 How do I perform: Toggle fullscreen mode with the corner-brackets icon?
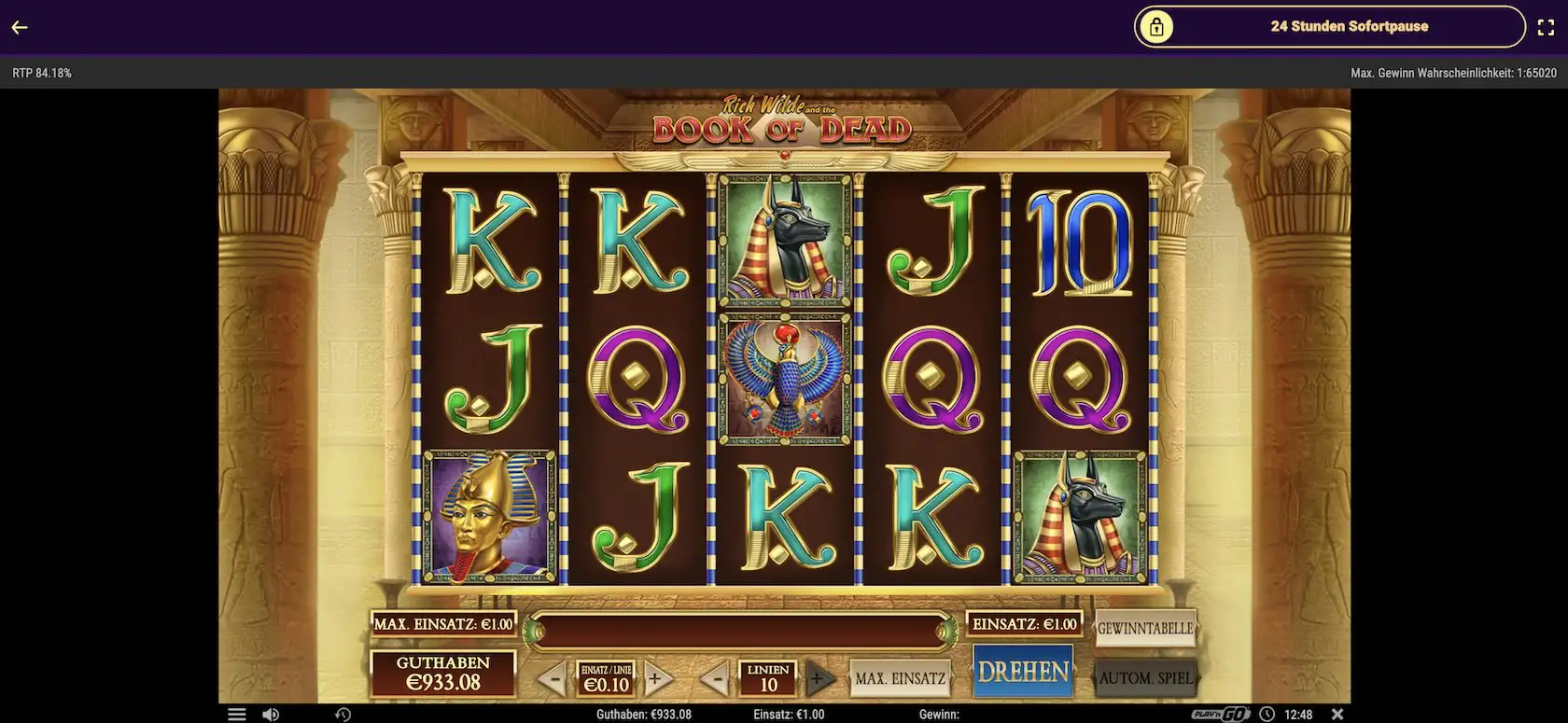pos(1546,27)
